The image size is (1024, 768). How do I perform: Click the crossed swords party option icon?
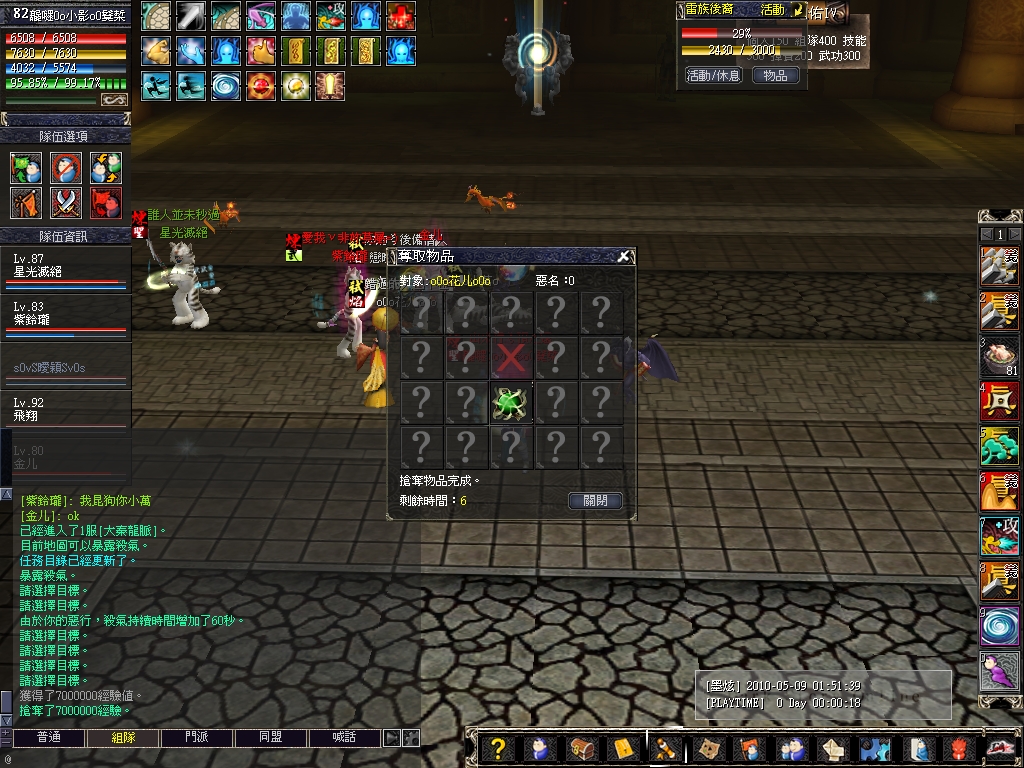(x=66, y=203)
